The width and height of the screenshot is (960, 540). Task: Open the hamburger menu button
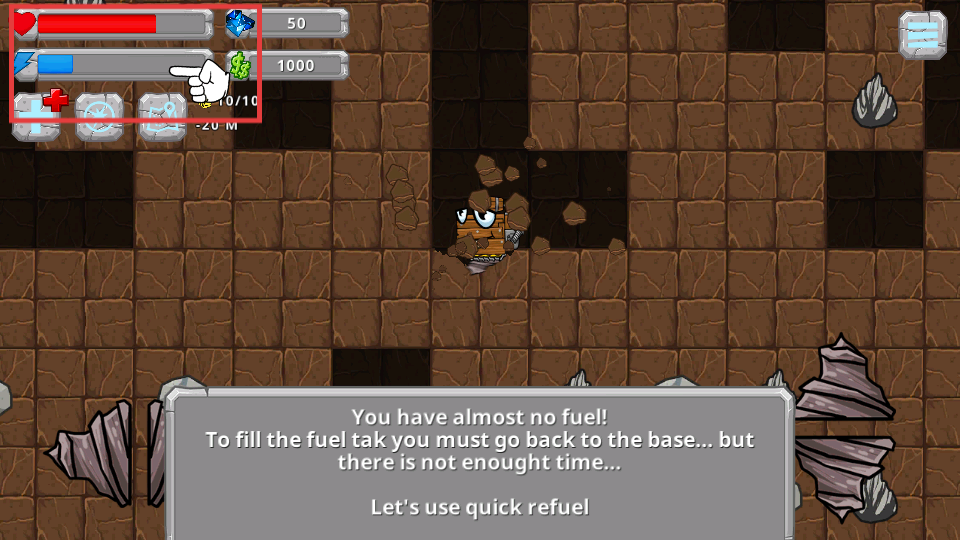pyautogui.click(x=922, y=35)
